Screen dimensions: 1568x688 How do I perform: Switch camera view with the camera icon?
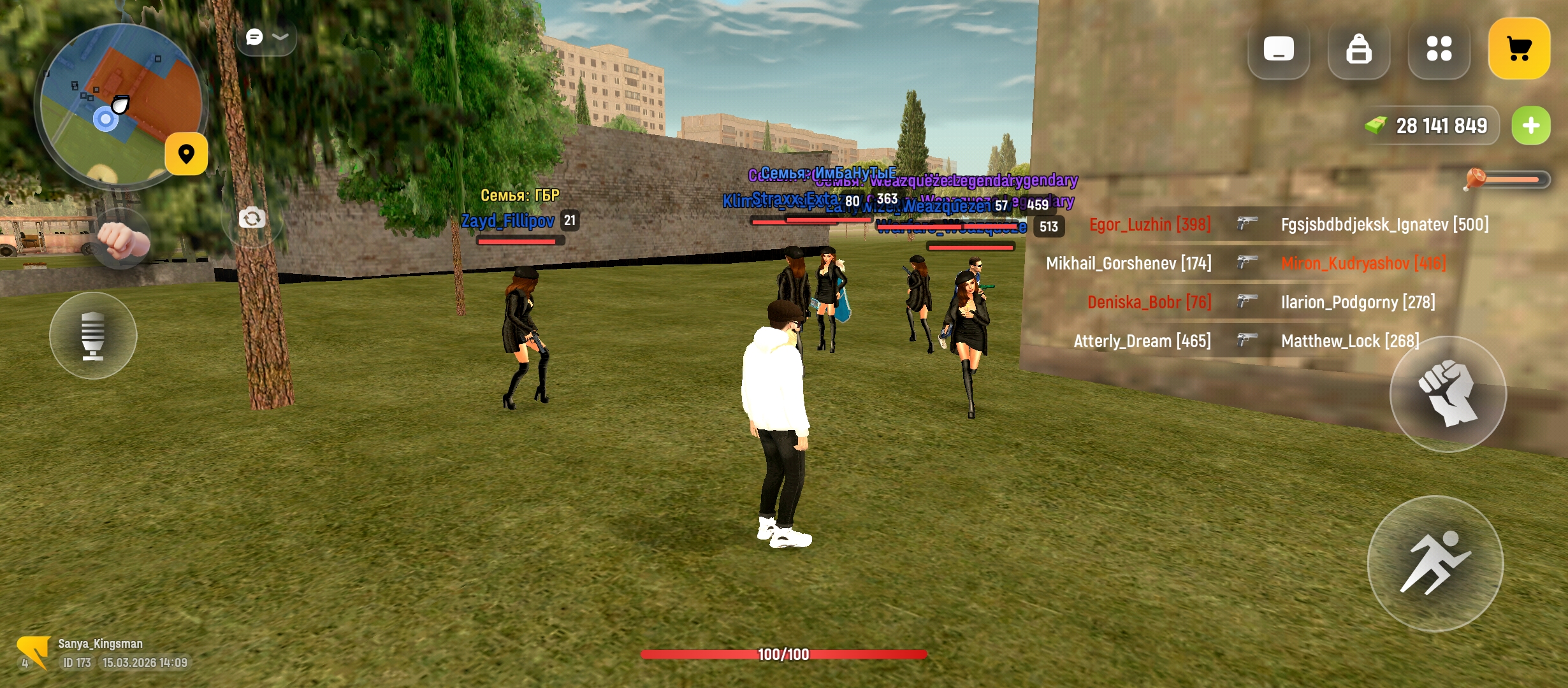coord(252,219)
